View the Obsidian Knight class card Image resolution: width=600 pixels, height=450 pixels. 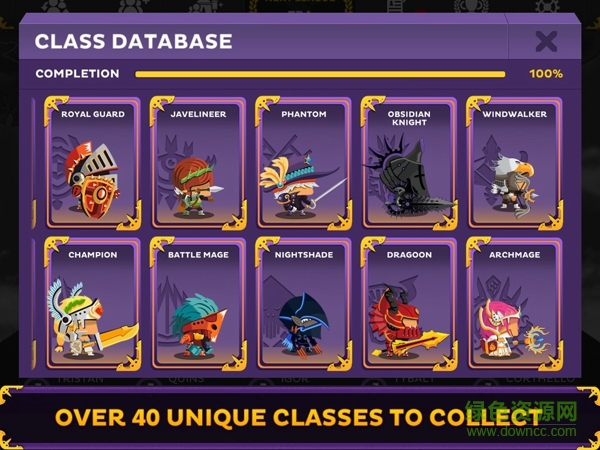408,165
